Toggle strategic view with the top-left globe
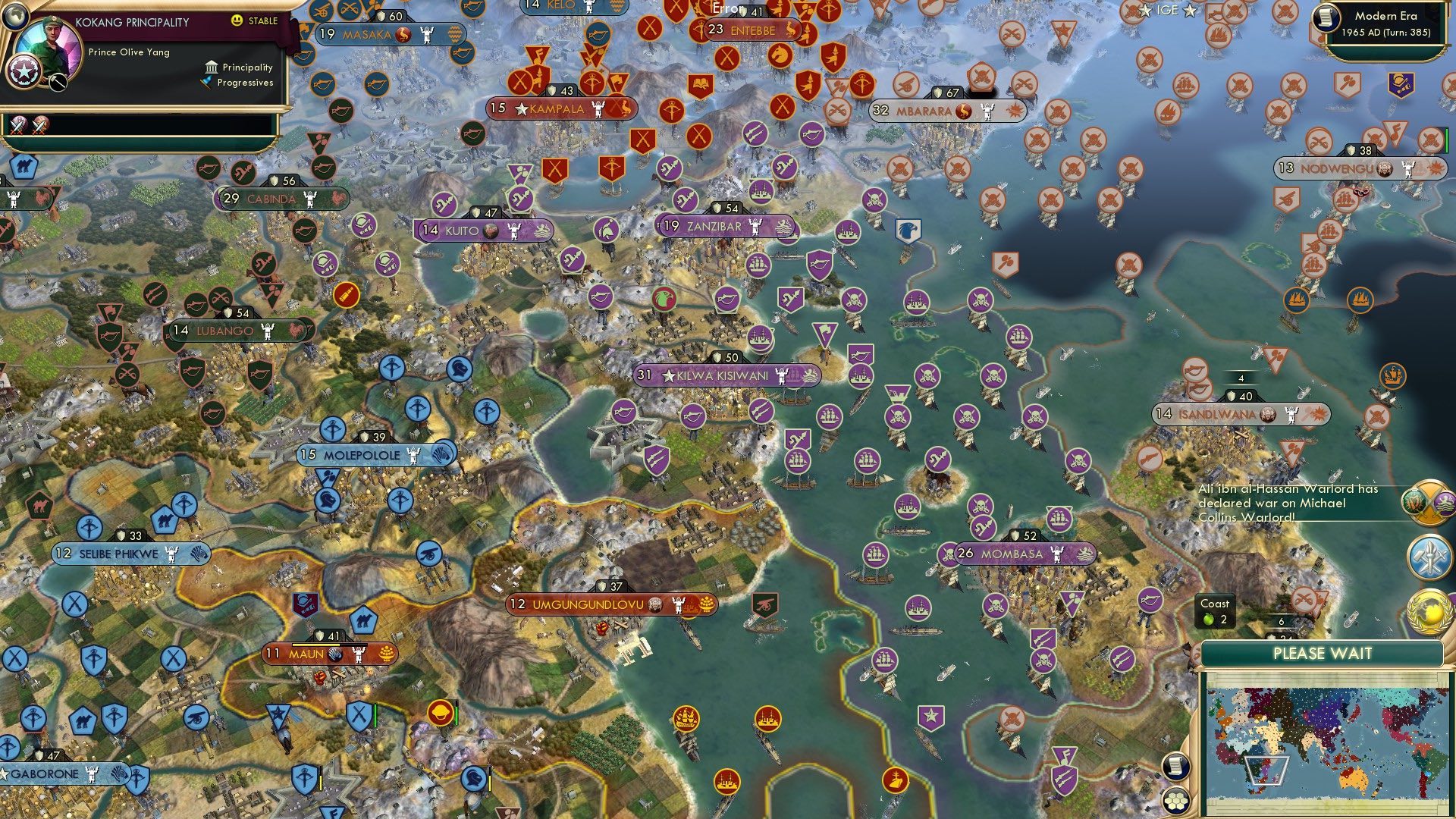The width and height of the screenshot is (1456, 819). 17,17
